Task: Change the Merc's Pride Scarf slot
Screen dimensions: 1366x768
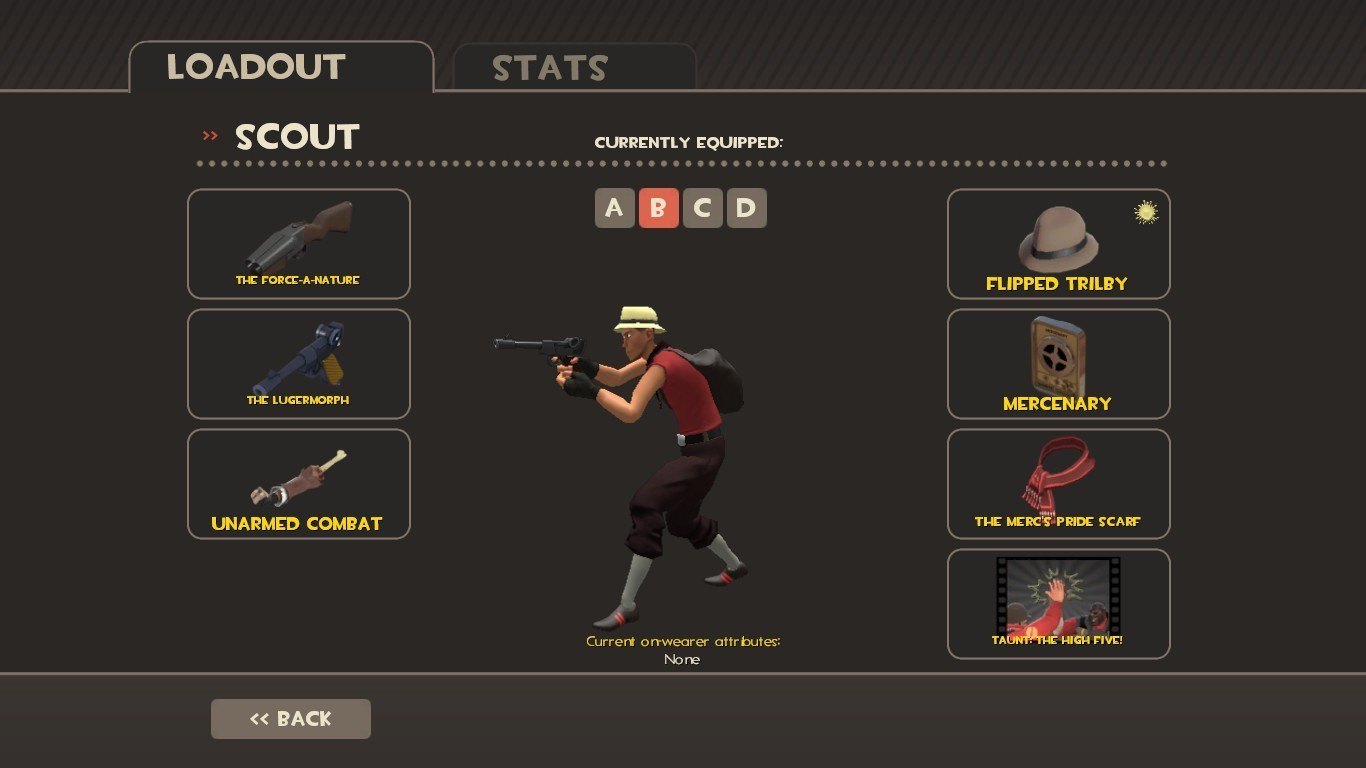Action: coord(1058,484)
